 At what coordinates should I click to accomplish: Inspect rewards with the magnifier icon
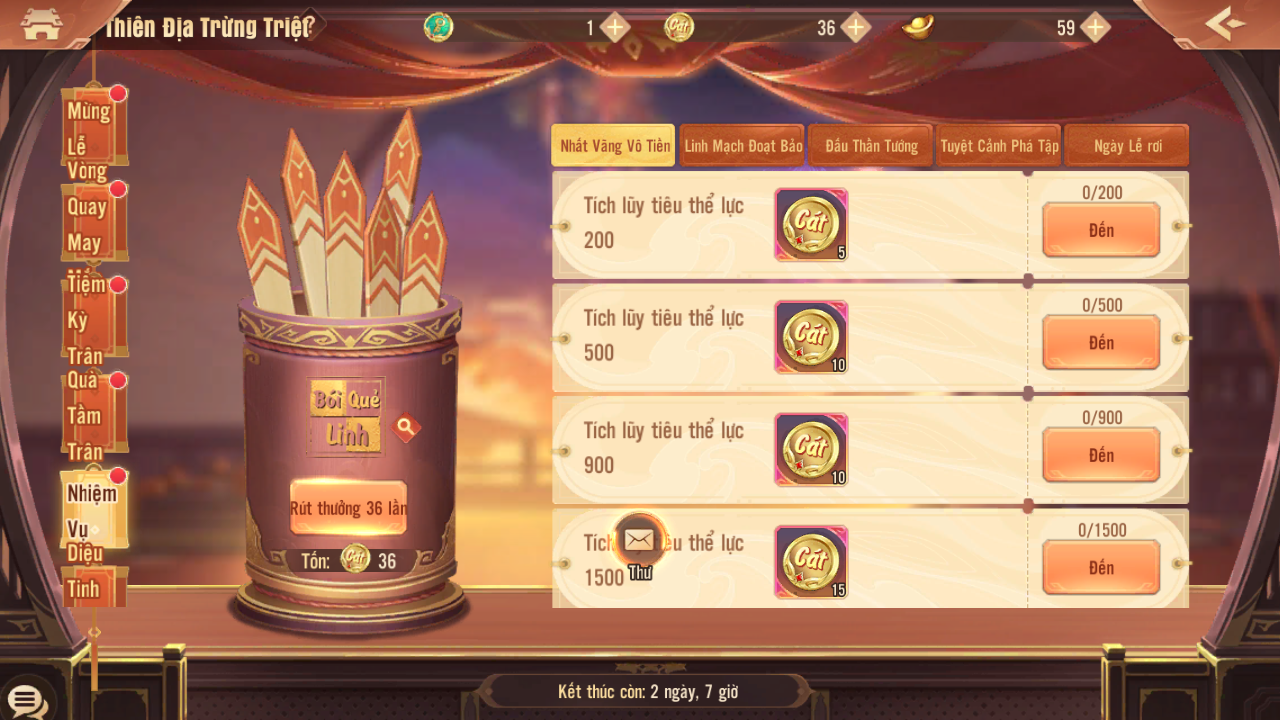click(405, 428)
